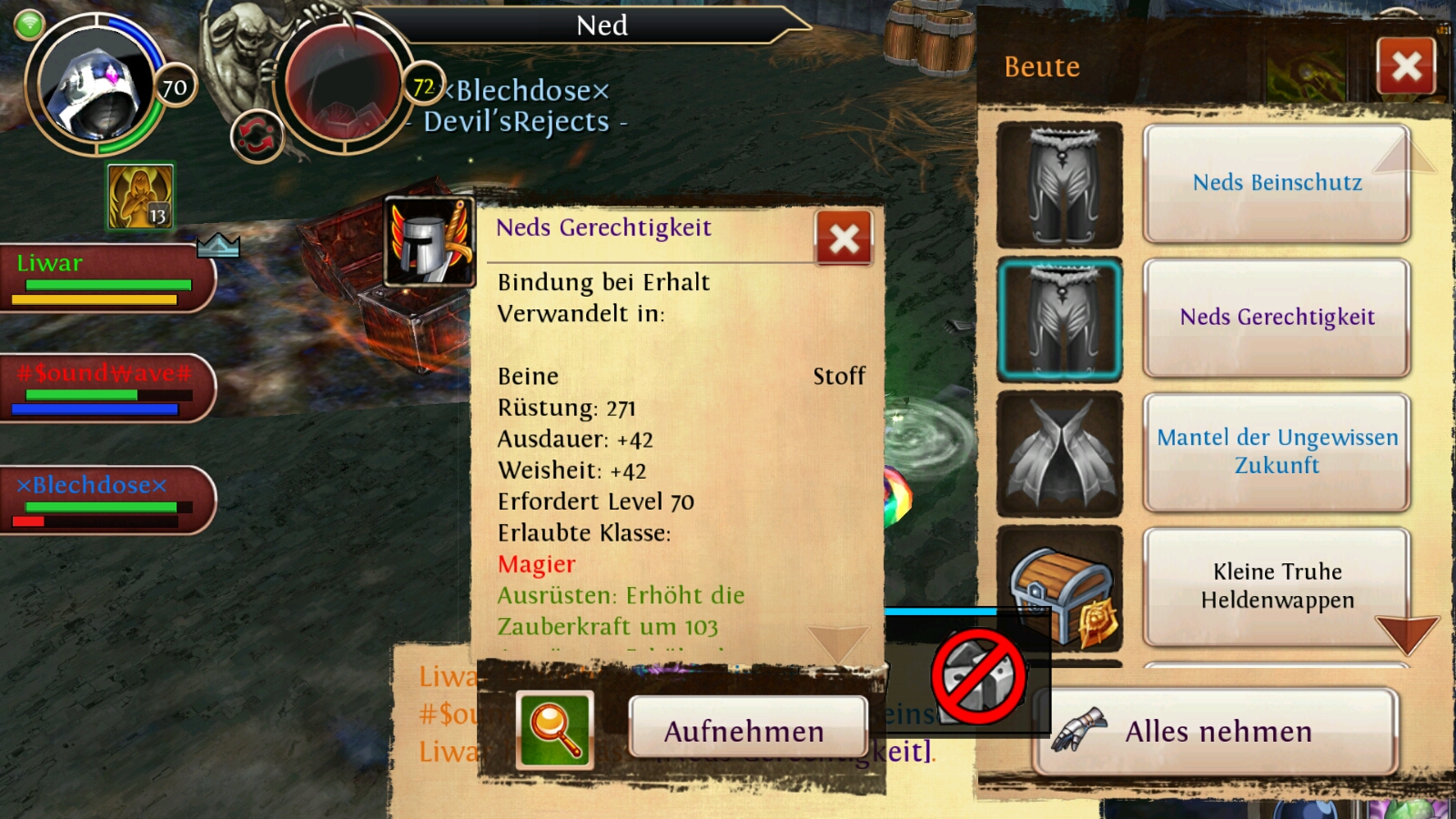1456x819 pixels.
Task: Close the Beute loot window
Action: tap(1406, 66)
